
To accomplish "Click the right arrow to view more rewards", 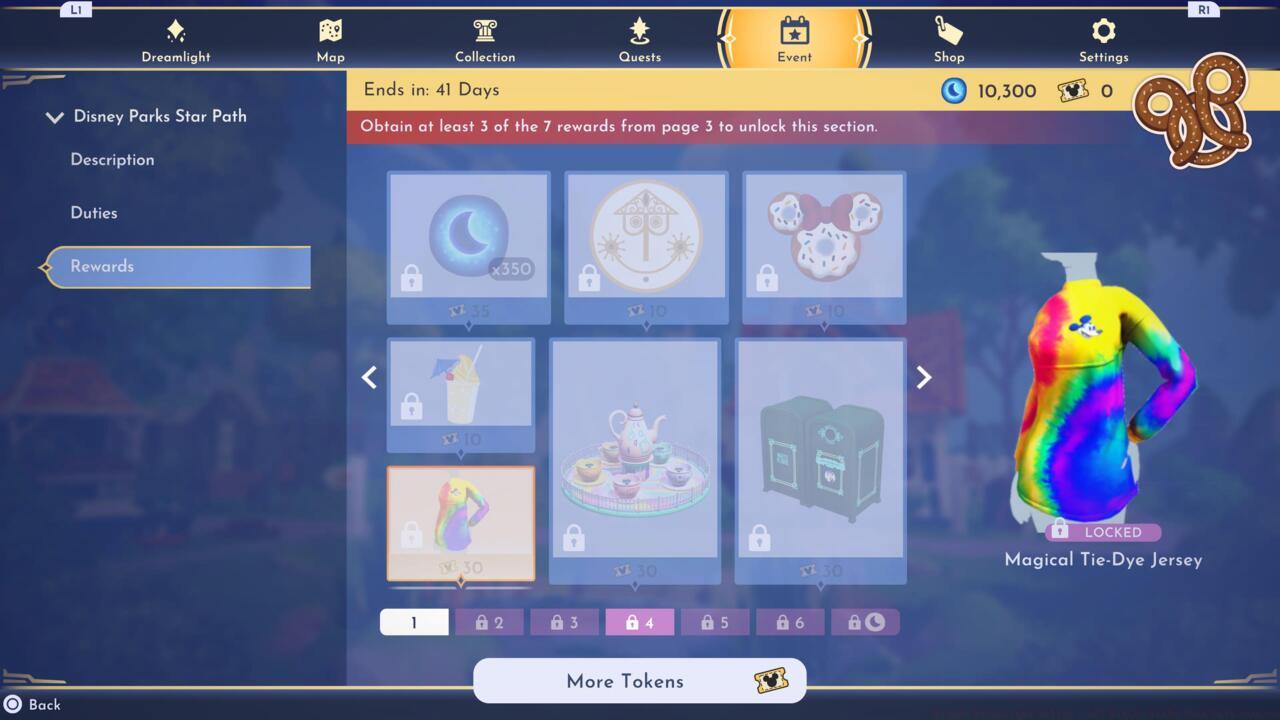I will click(922, 377).
